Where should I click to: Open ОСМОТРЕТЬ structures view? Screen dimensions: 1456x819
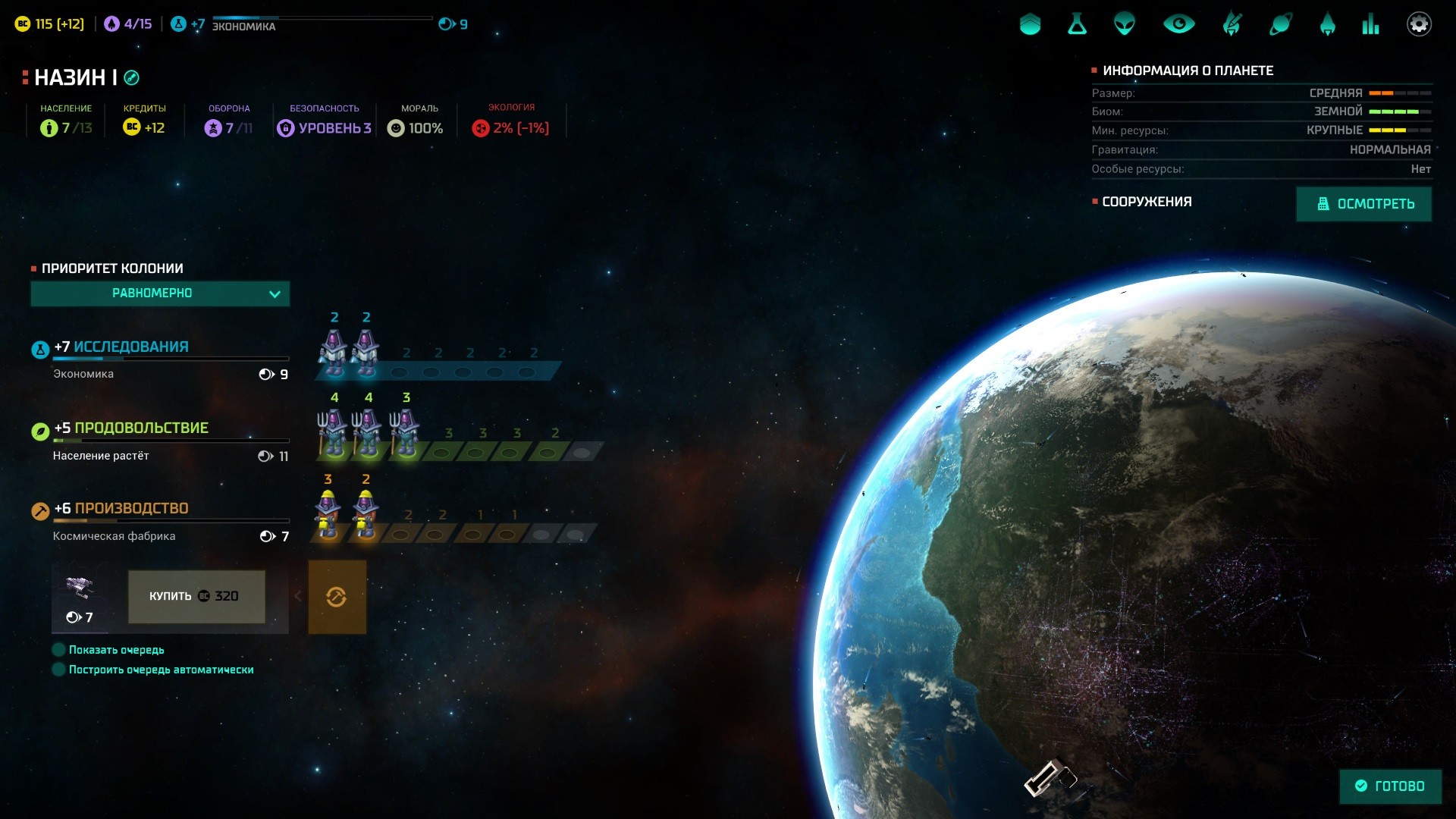pos(1363,204)
